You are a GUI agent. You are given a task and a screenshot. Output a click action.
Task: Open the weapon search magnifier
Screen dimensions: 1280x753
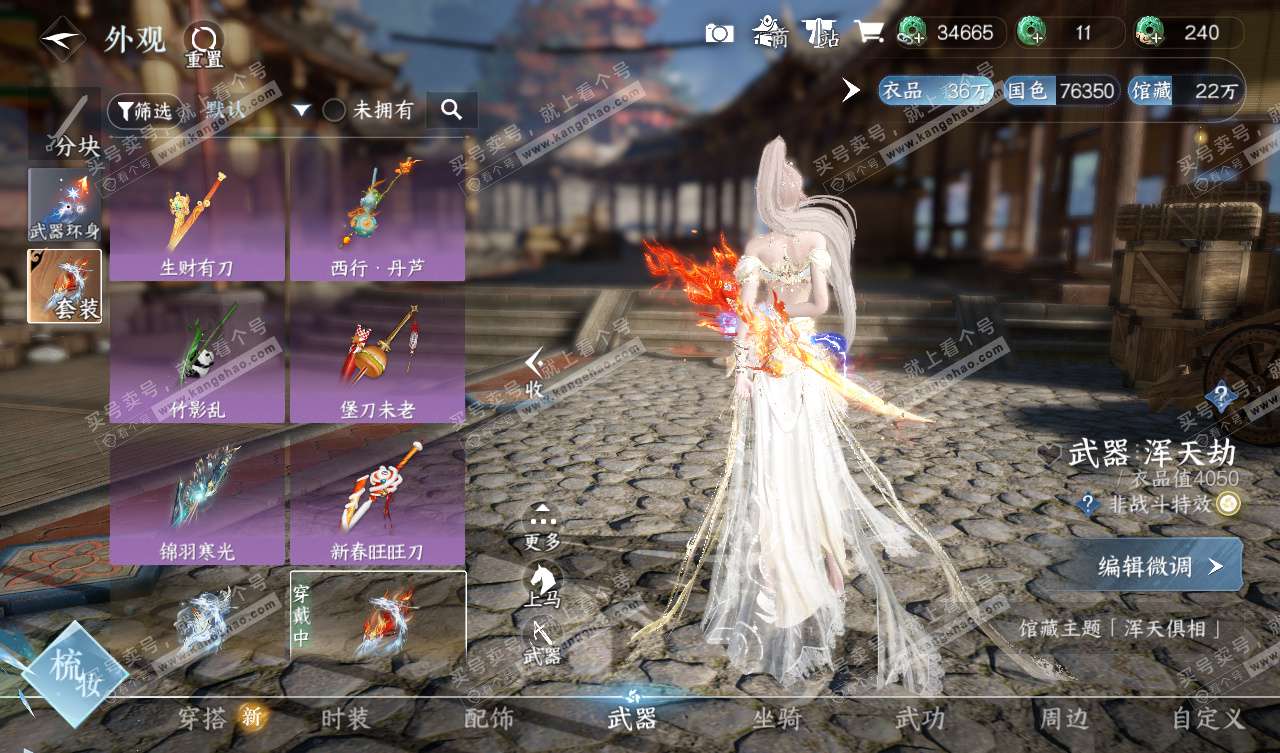tap(451, 110)
